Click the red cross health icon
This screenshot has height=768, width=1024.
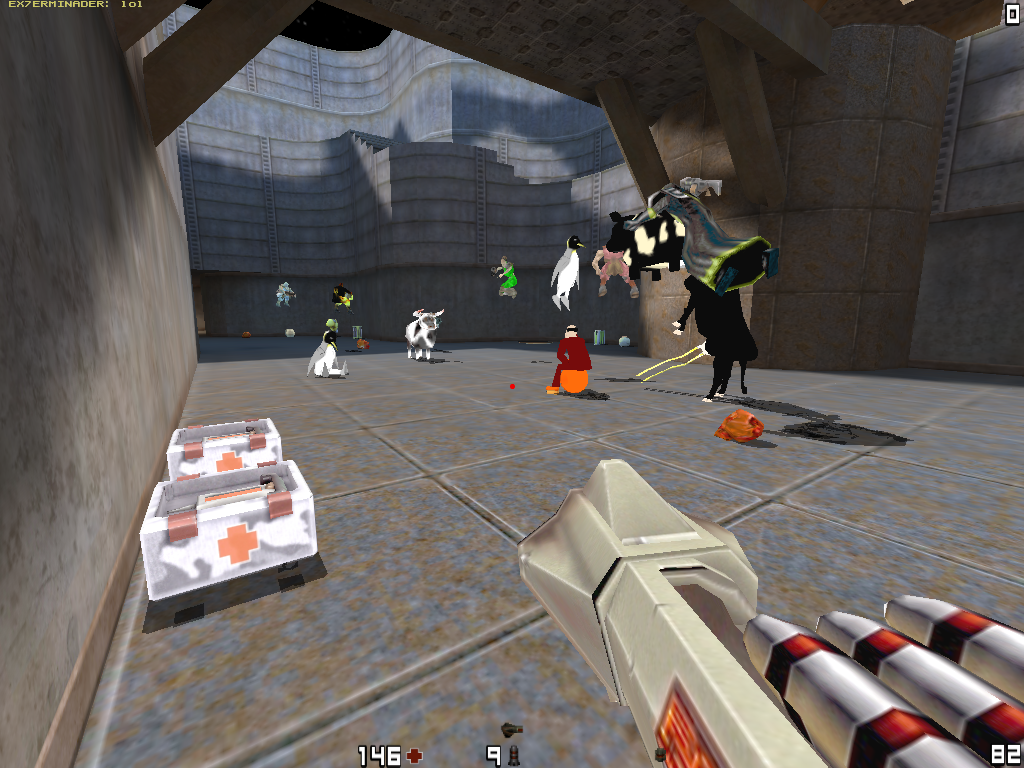[x=414, y=755]
